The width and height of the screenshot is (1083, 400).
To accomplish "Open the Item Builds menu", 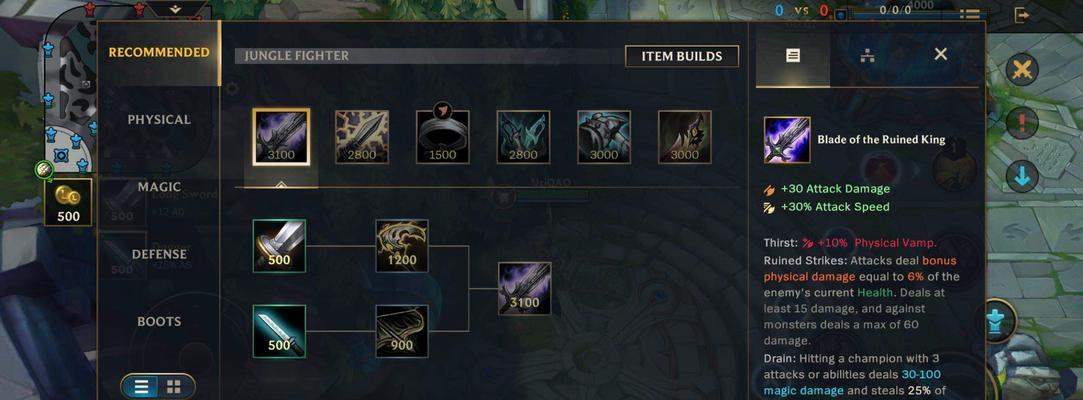I will pyautogui.click(x=682, y=56).
